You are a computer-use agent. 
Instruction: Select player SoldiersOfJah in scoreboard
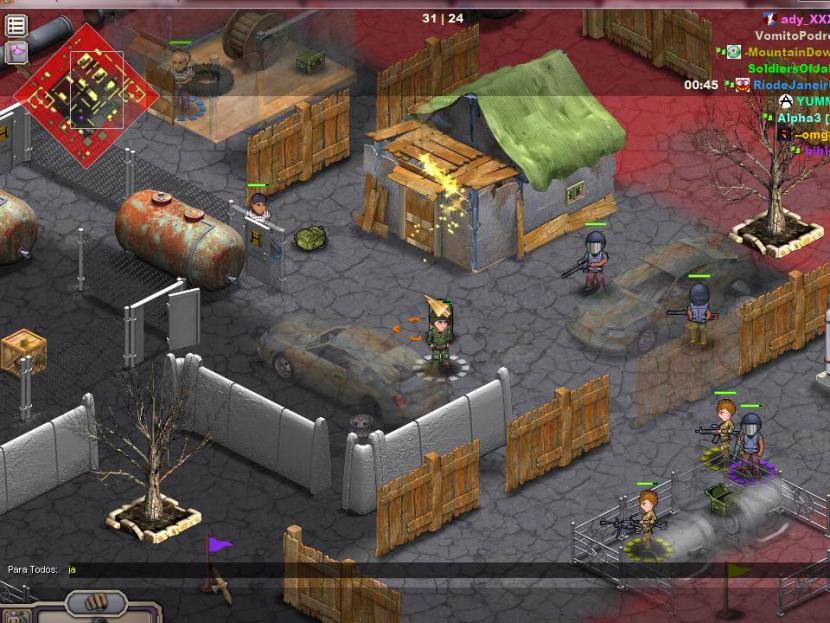[x=789, y=69]
